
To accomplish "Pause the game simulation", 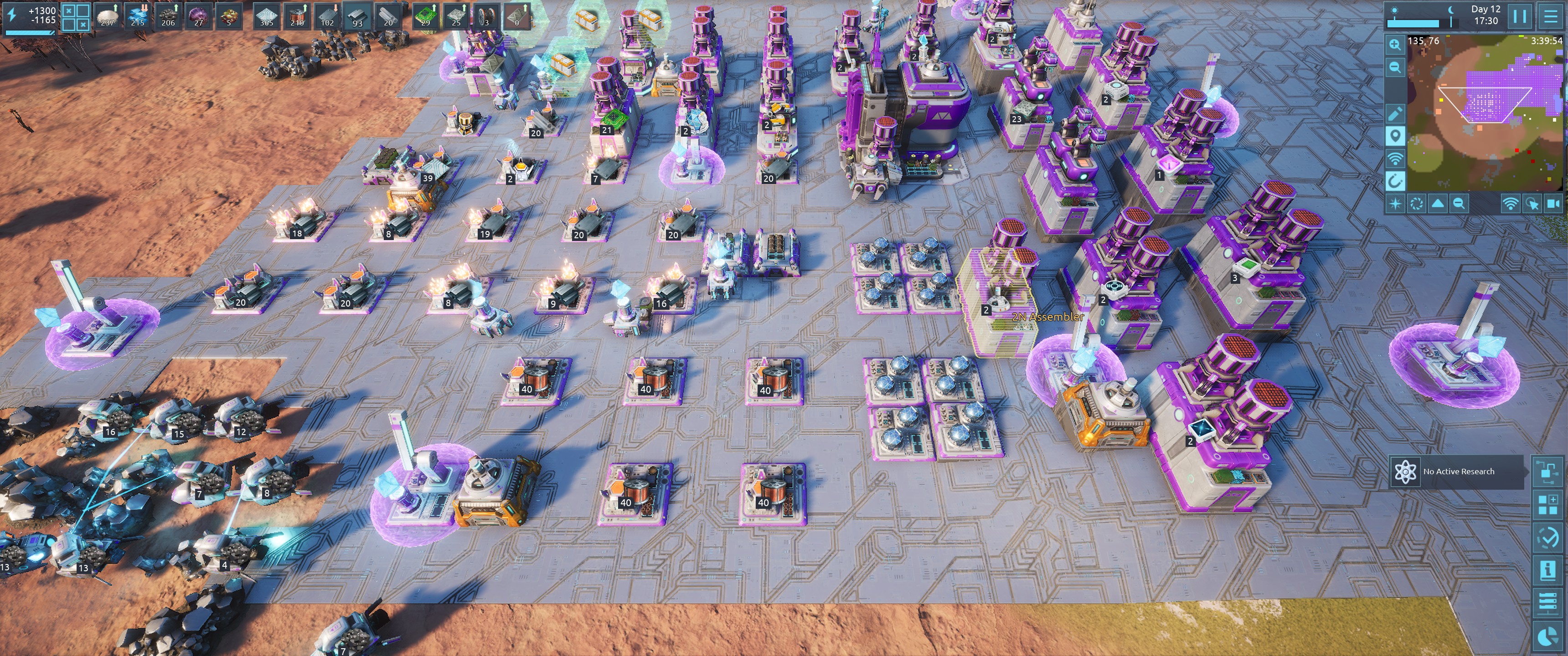I will [x=1520, y=16].
